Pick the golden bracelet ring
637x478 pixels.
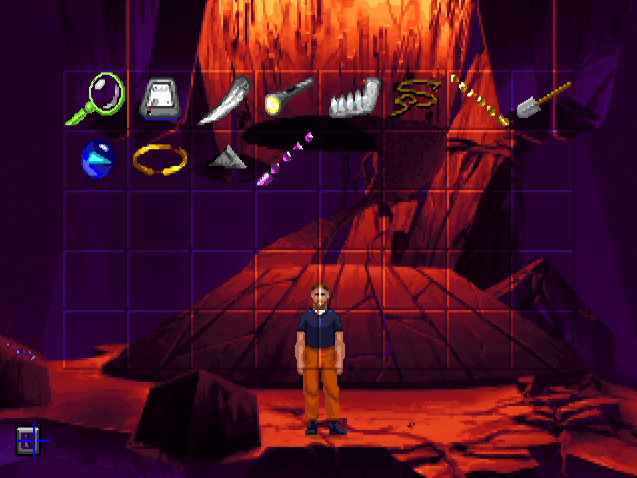(160, 158)
